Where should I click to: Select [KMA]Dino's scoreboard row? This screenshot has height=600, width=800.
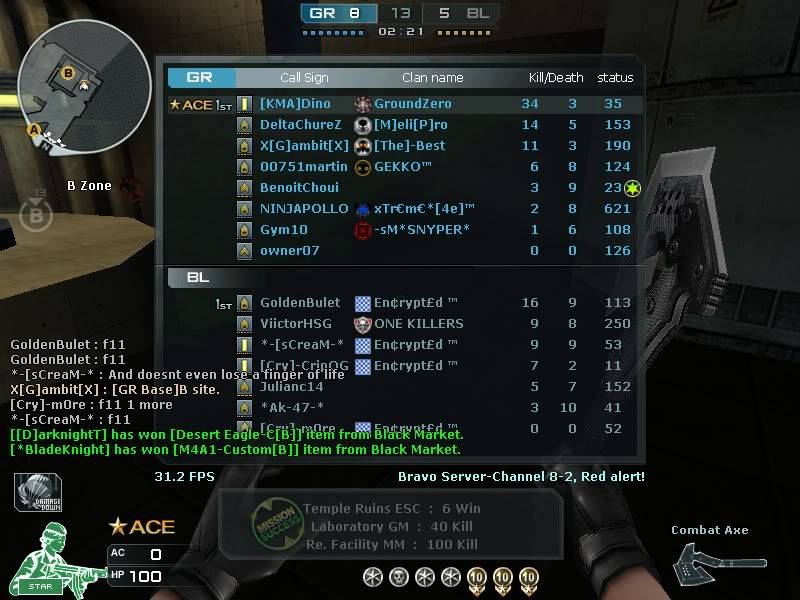[295, 104]
